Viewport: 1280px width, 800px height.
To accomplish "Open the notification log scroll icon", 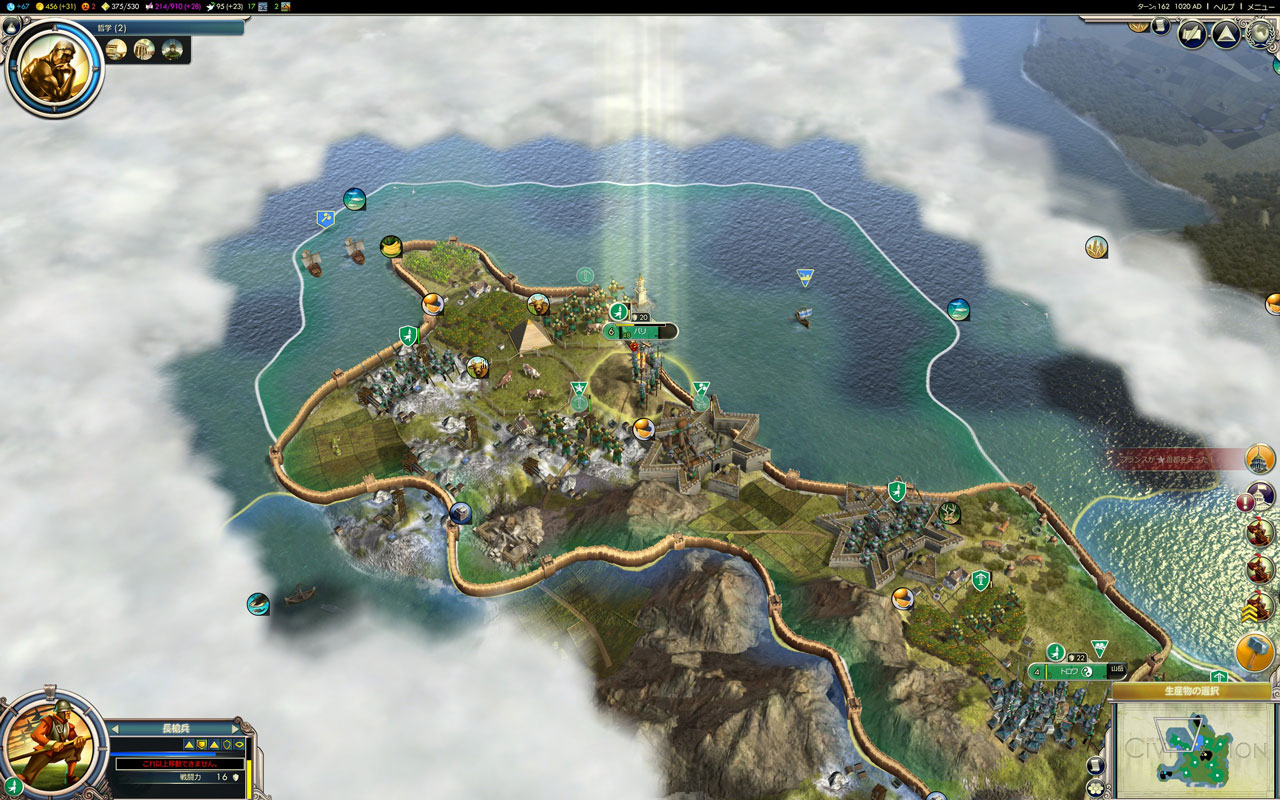I will point(1161,25).
